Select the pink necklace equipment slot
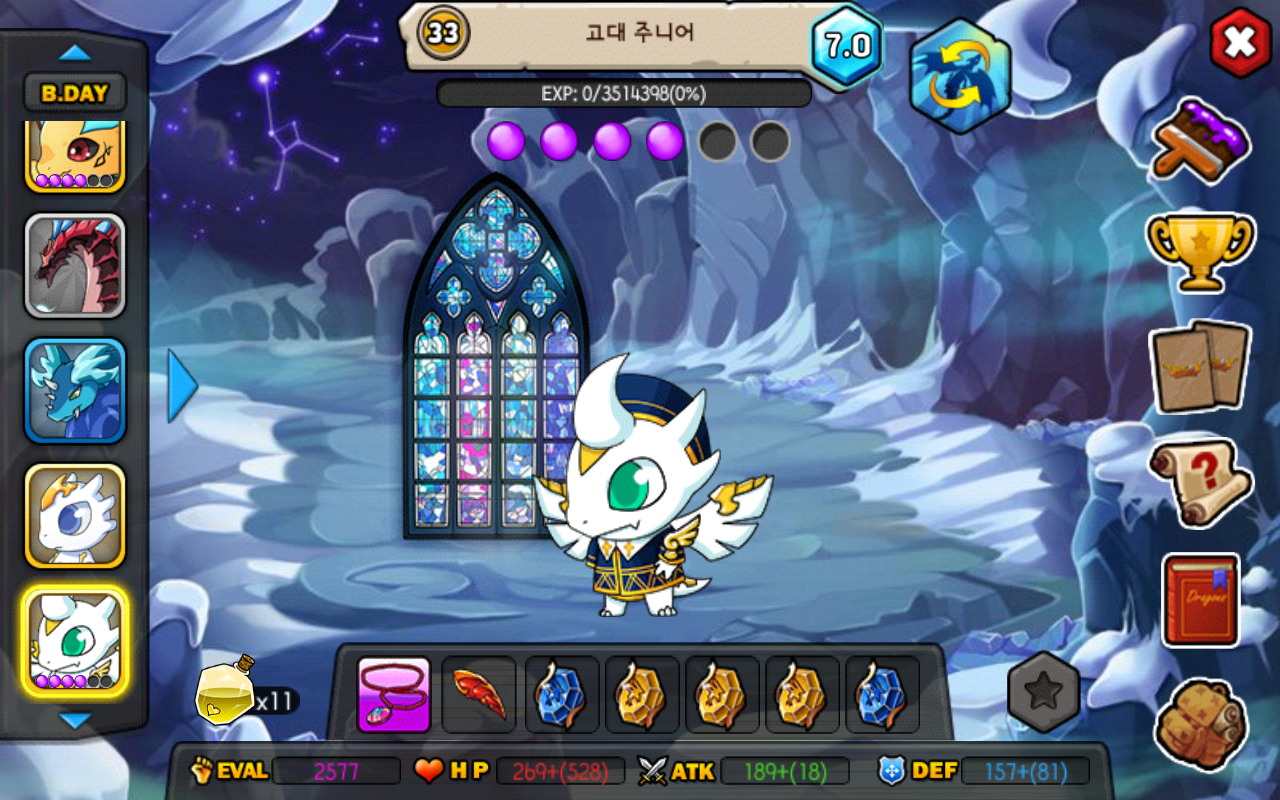The height and width of the screenshot is (800, 1280). 394,694
